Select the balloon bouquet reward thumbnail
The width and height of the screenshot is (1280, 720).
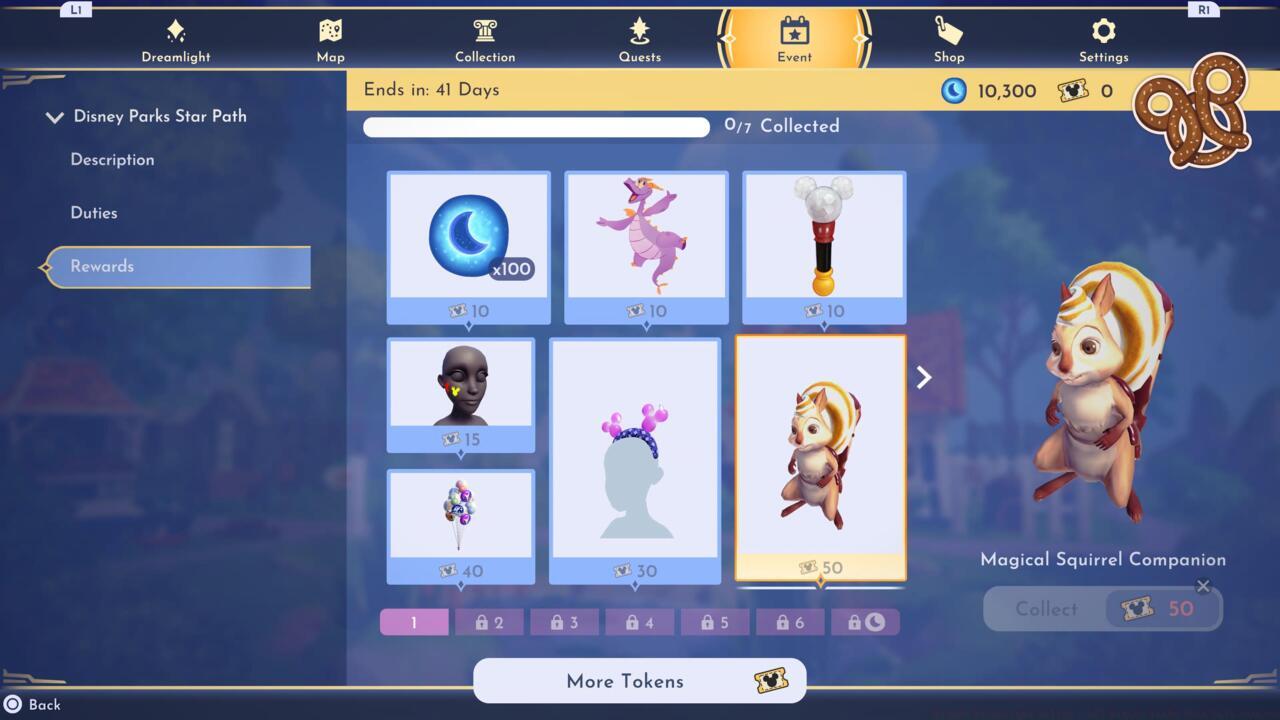pos(461,515)
